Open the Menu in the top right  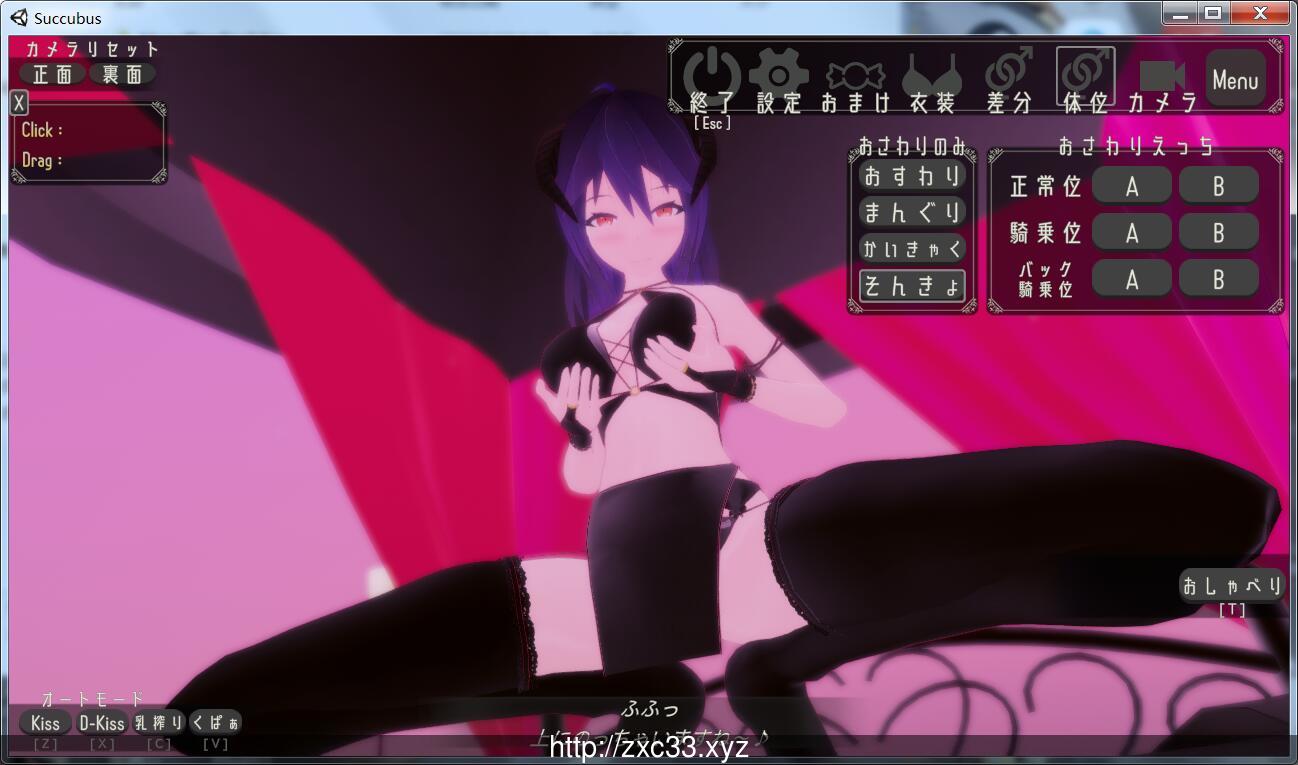coord(1236,78)
